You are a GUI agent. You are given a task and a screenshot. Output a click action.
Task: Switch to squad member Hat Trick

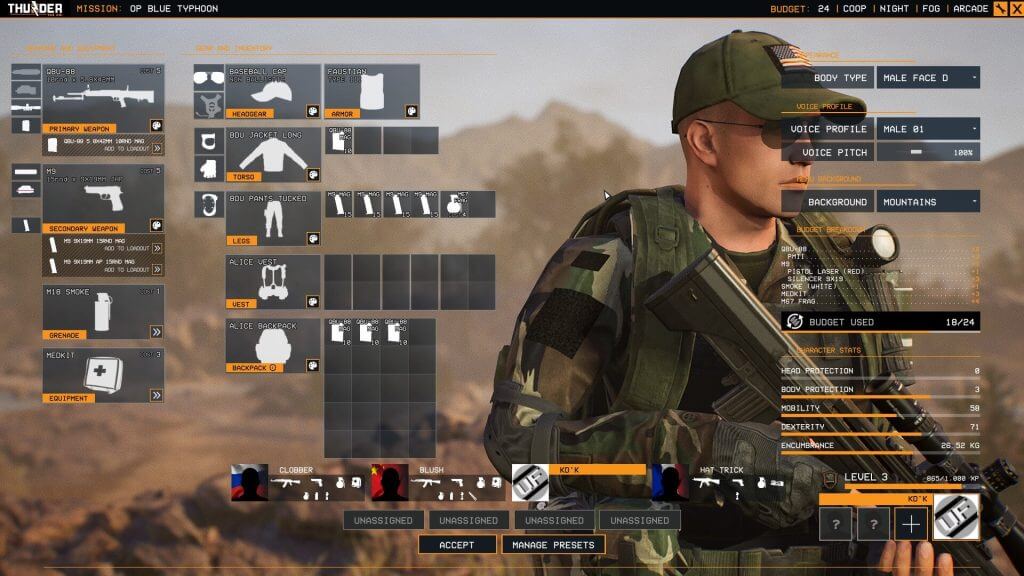pos(717,482)
